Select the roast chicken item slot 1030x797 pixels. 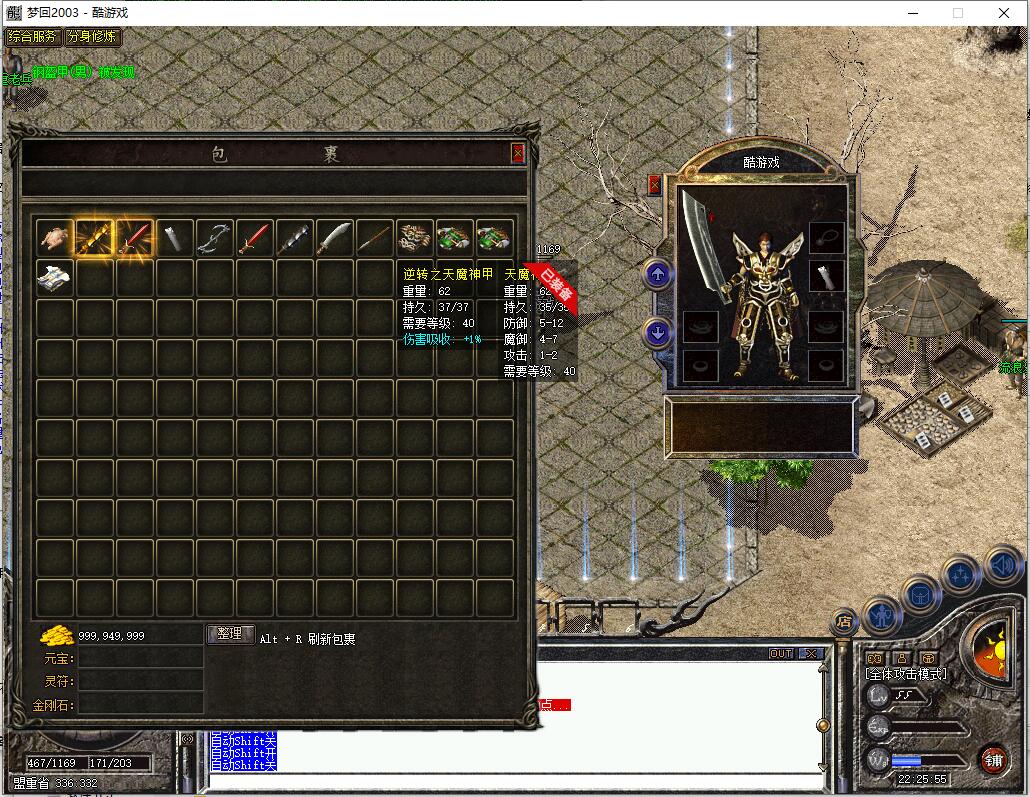pyautogui.click(x=54, y=237)
